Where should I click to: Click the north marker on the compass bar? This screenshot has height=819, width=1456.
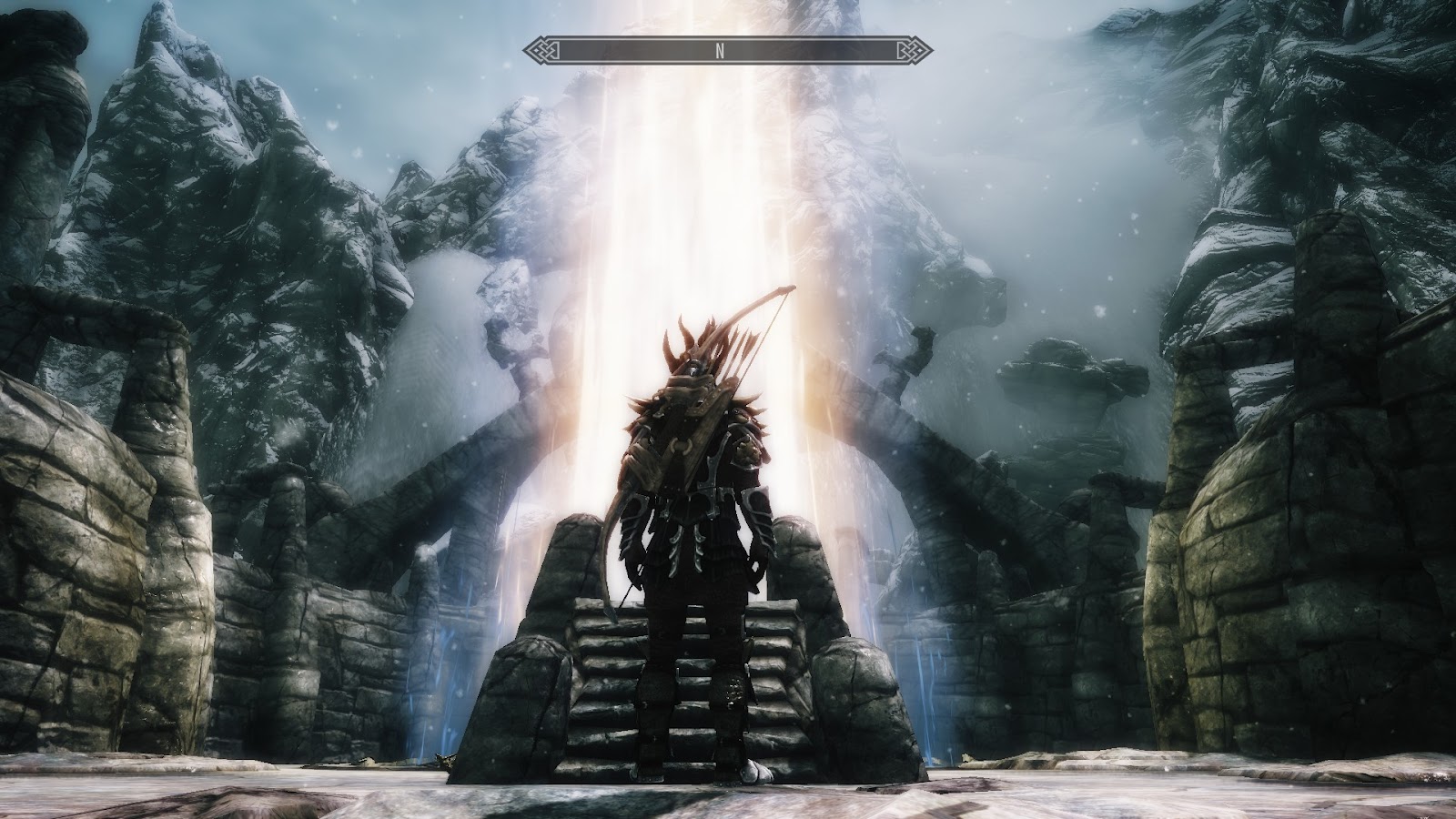pyautogui.click(x=719, y=51)
